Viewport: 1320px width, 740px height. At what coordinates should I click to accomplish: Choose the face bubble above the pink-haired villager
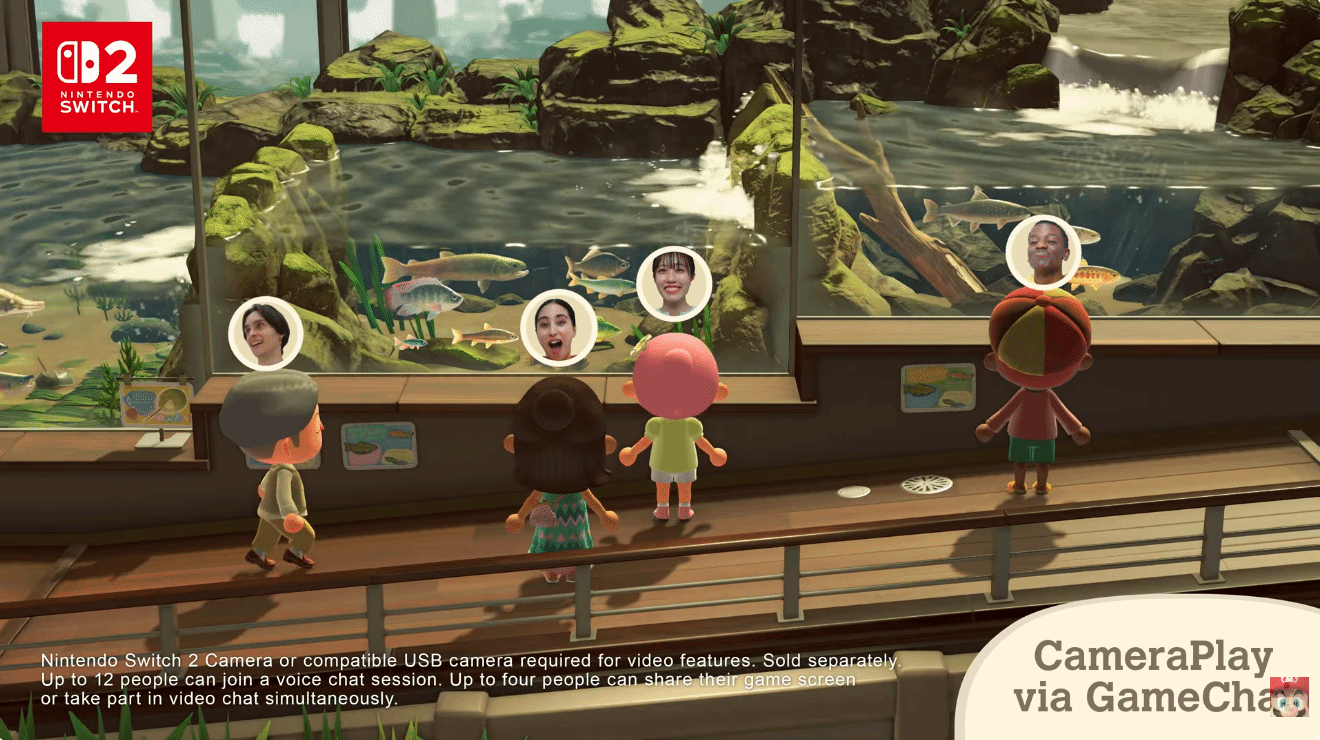coord(674,283)
